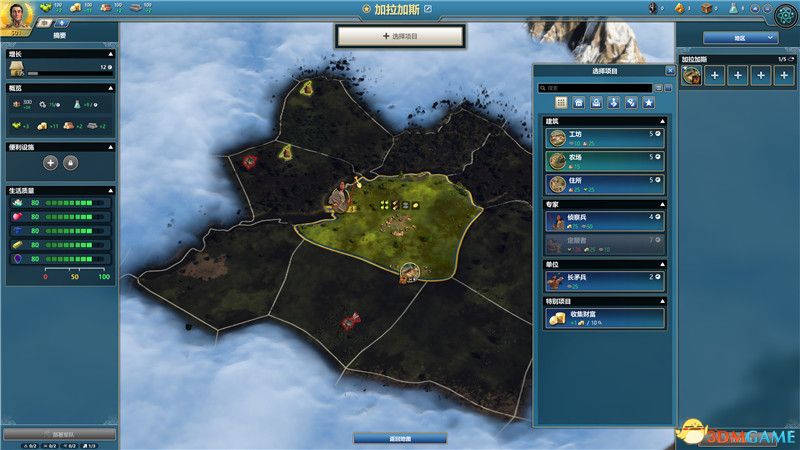Show all projects with the grid filter
This screenshot has width=800, height=450.
561,102
